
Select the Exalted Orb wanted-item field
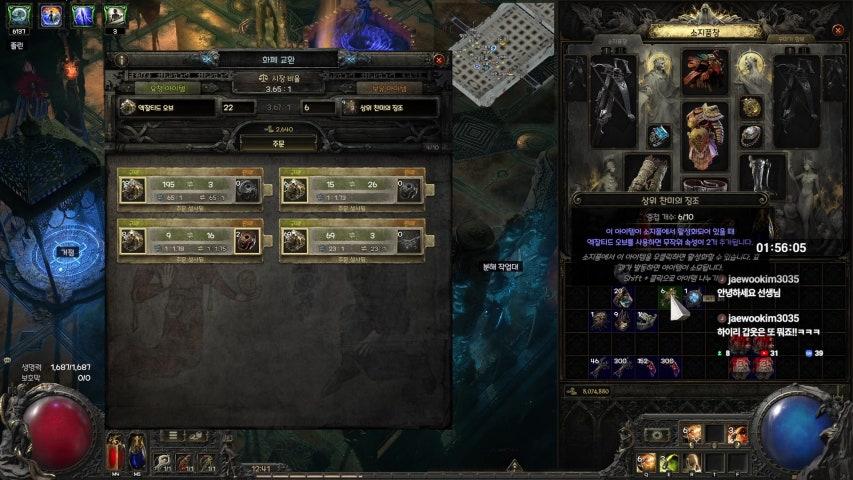166,107
